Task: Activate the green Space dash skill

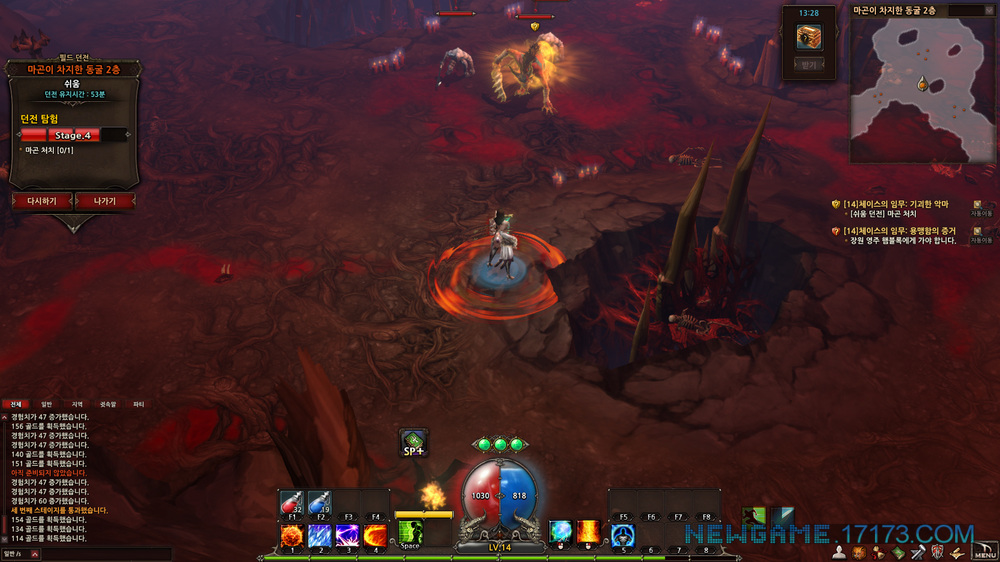Action: (410, 534)
